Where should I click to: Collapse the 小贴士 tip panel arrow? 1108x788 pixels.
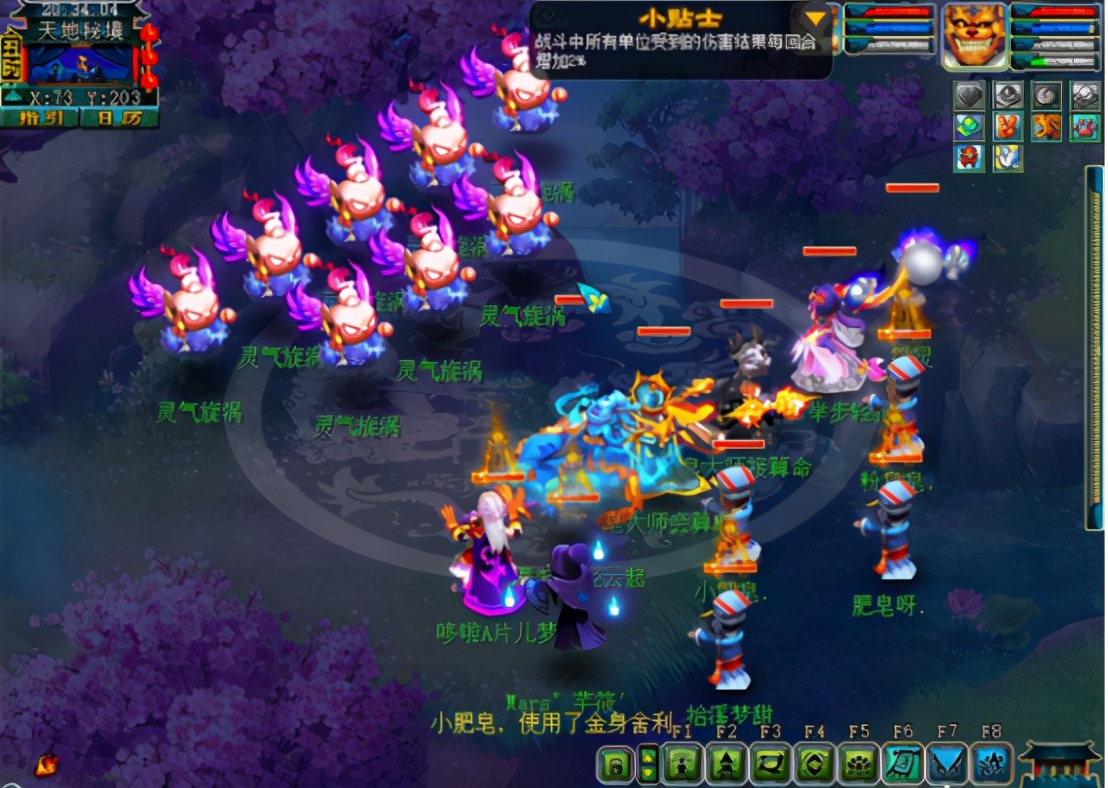[x=817, y=18]
